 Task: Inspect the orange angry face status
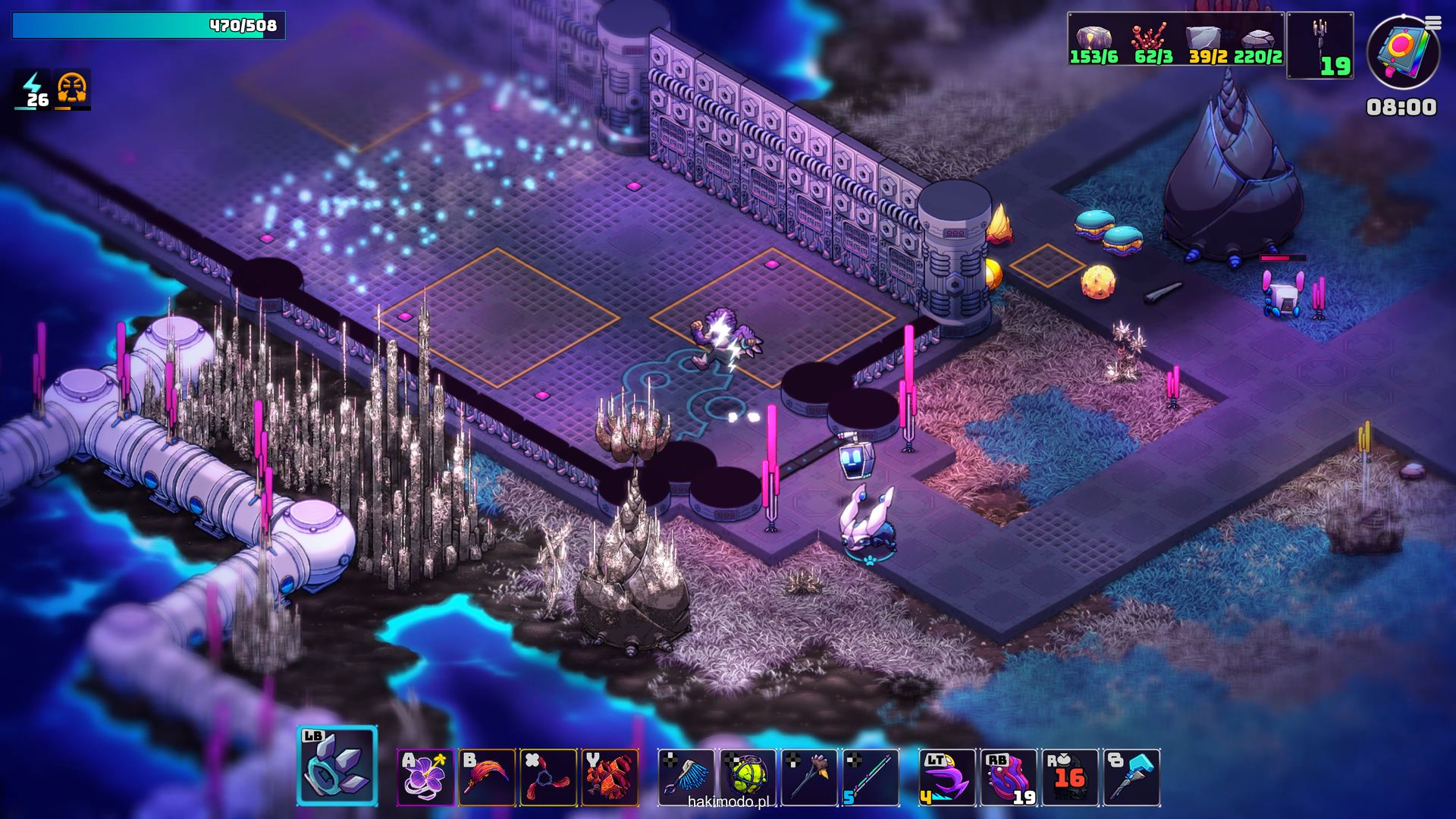pyautogui.click(x=72, y=89)
